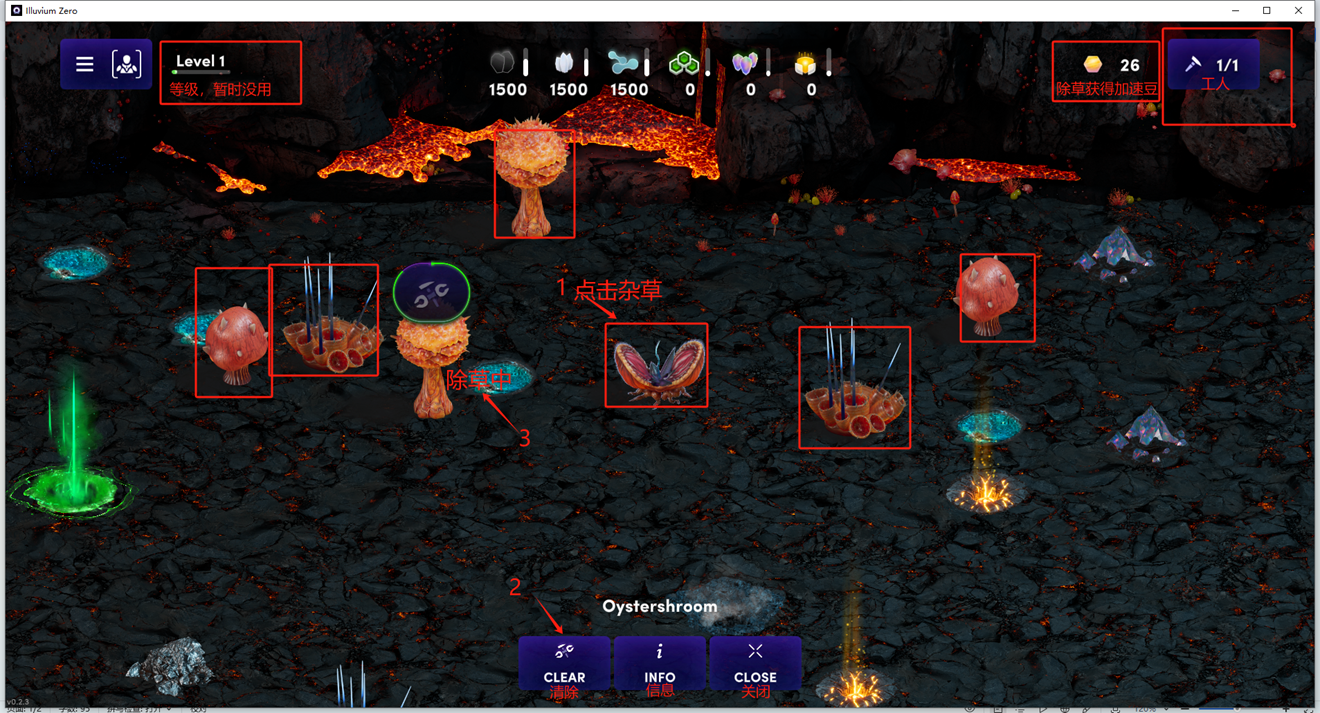Show Oystershroom info

(659, 662)
